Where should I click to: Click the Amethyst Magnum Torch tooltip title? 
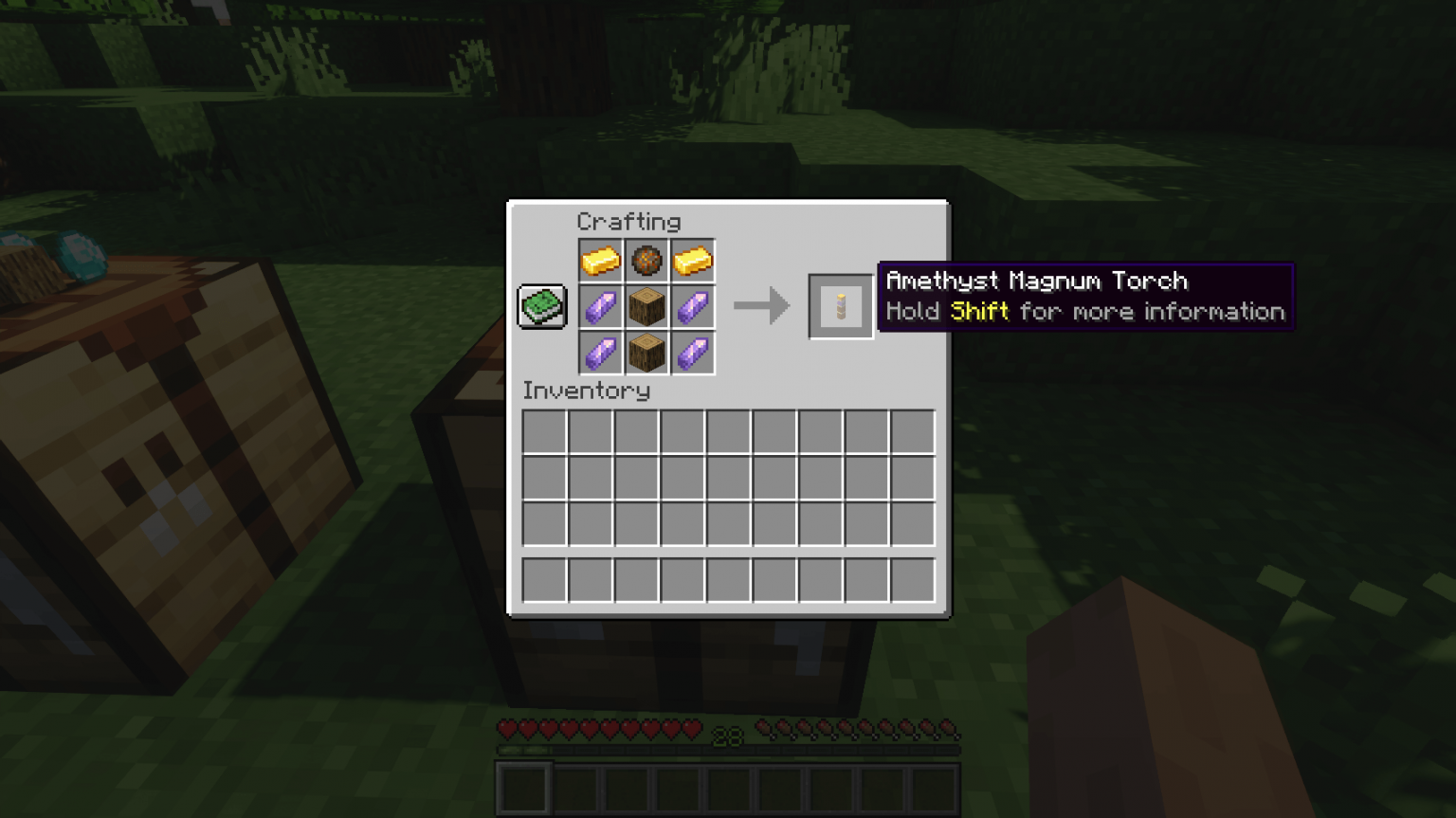pos(1036,281)
